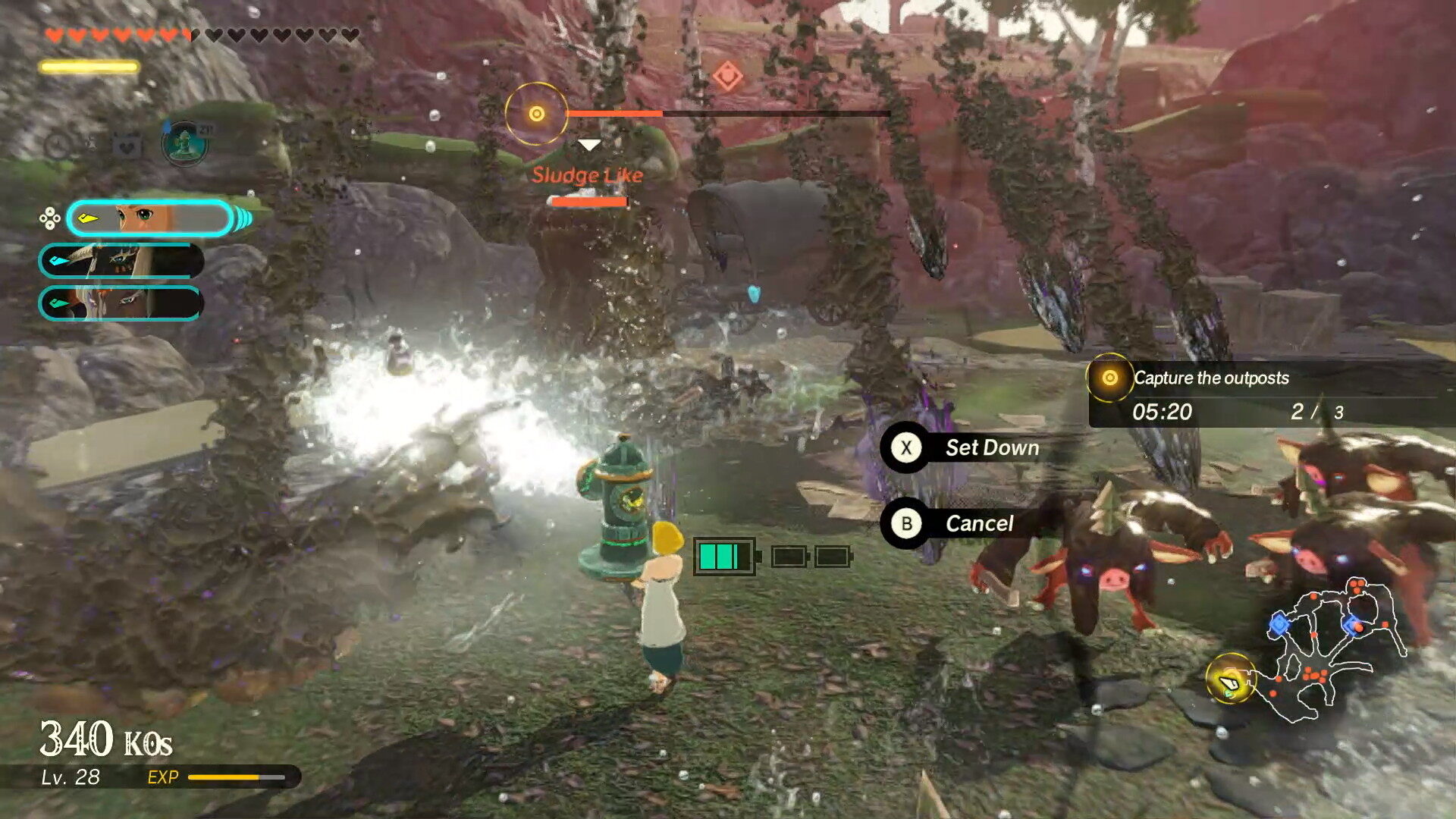
Task: Select the second ally character portrait
Action: tap(121, 261)
